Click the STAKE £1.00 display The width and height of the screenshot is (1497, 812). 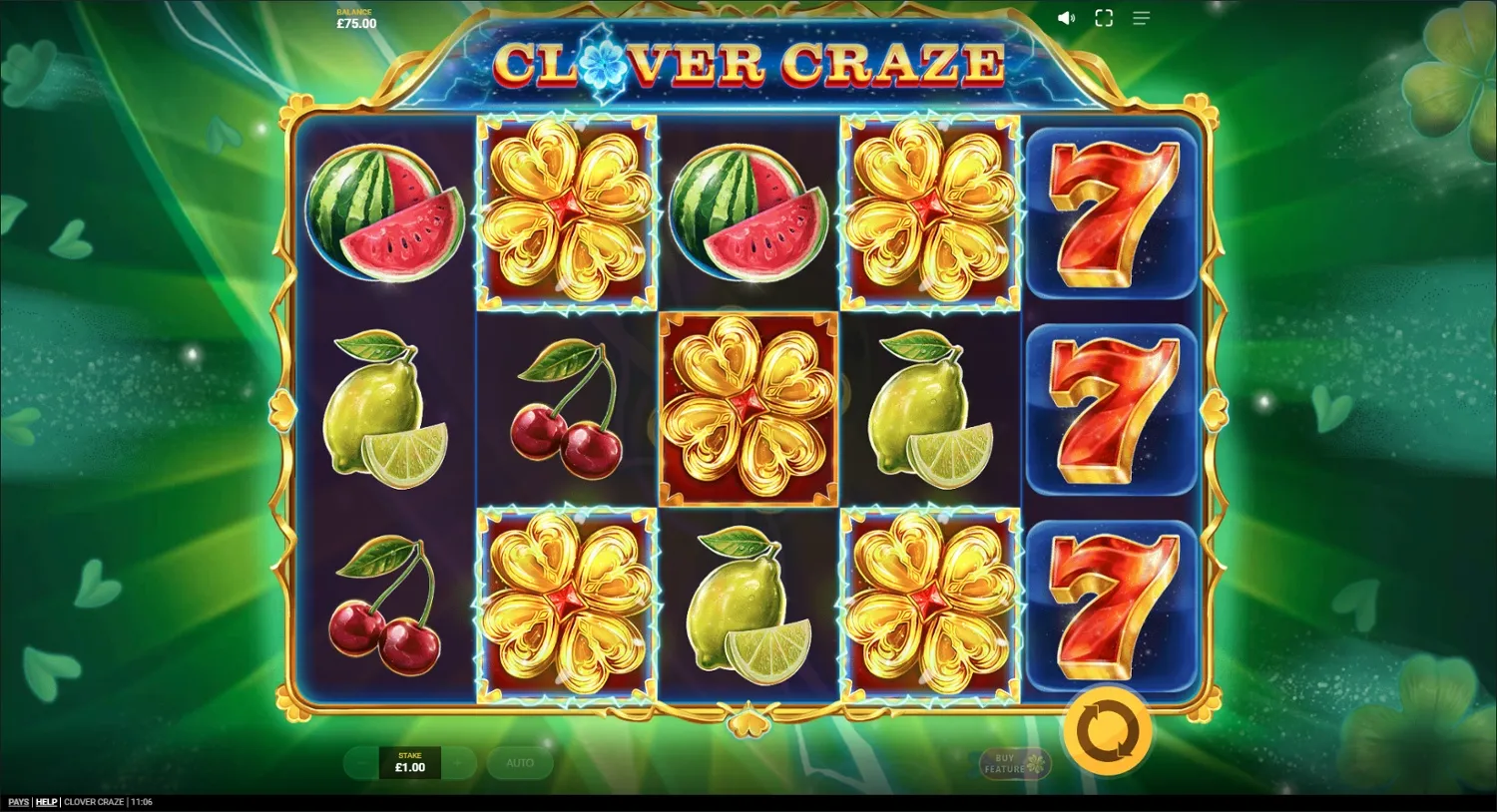[408, 763]
